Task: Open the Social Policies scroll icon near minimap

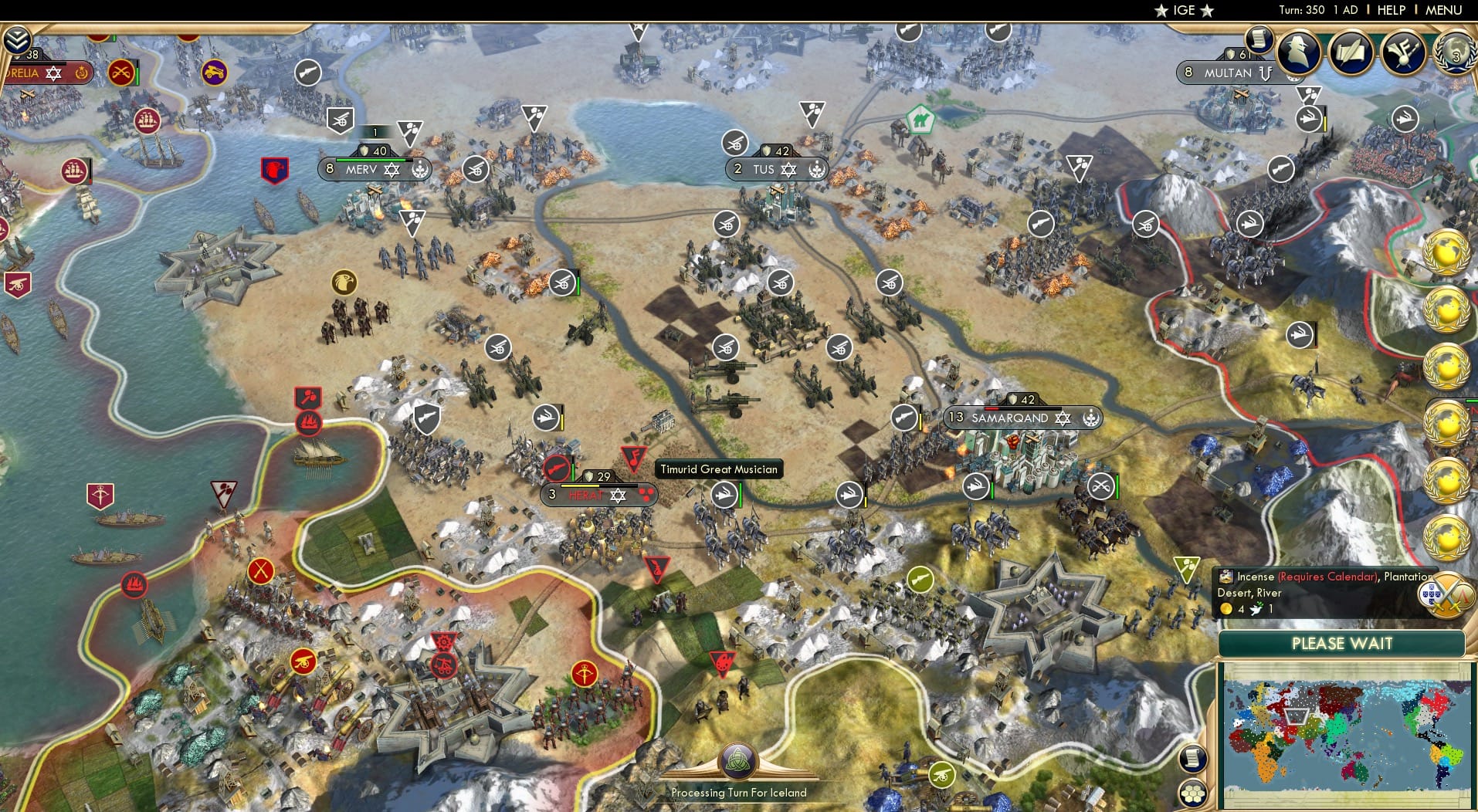Action: (1192, 758)
